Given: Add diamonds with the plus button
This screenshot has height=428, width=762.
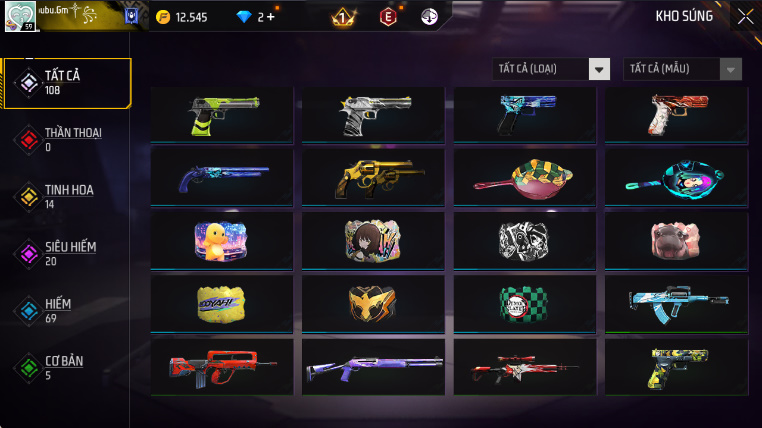Looking at the screenshot, I should tap(271, 17).
